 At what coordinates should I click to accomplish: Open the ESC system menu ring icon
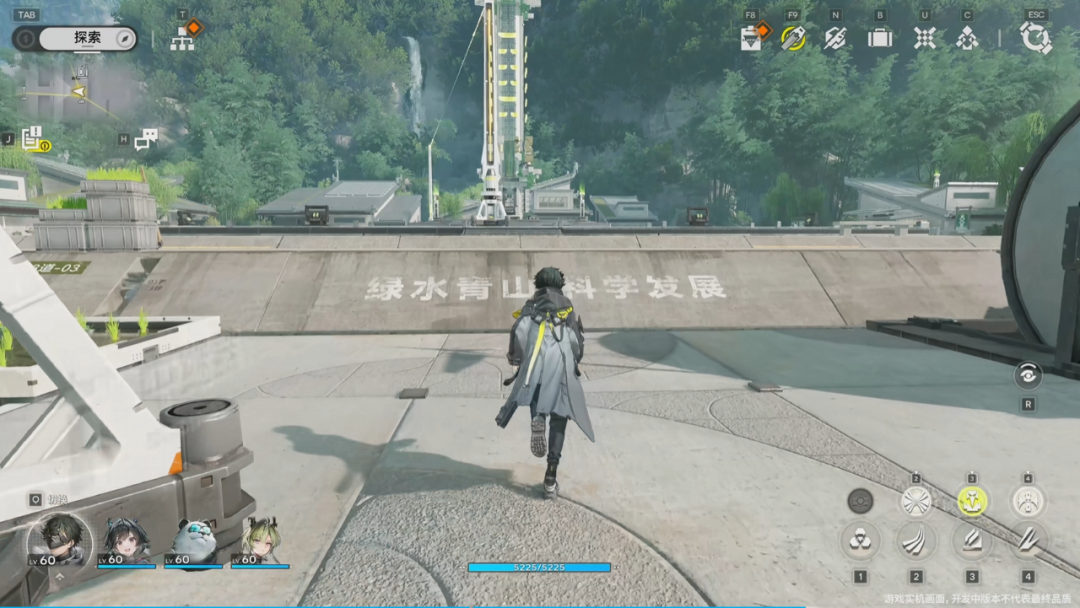tap(1035, 38)
